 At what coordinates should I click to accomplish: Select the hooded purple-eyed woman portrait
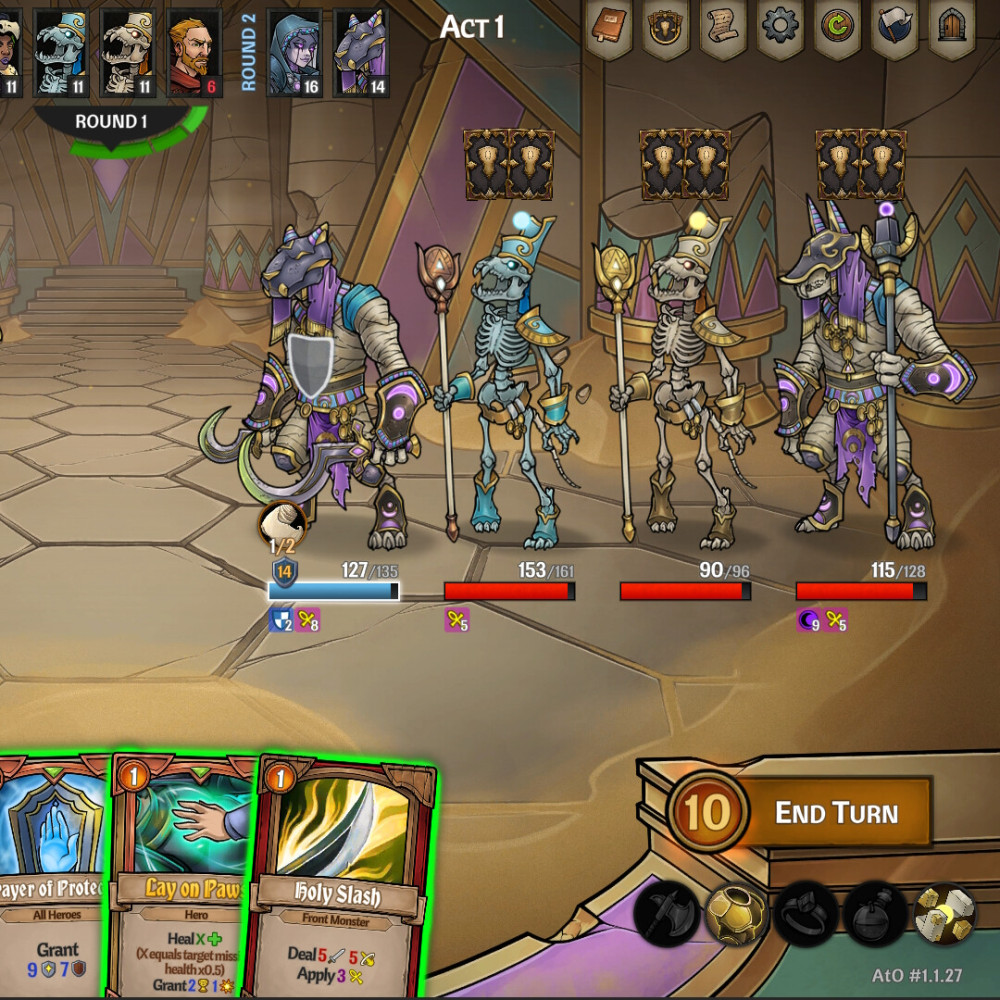pos(294,50)
